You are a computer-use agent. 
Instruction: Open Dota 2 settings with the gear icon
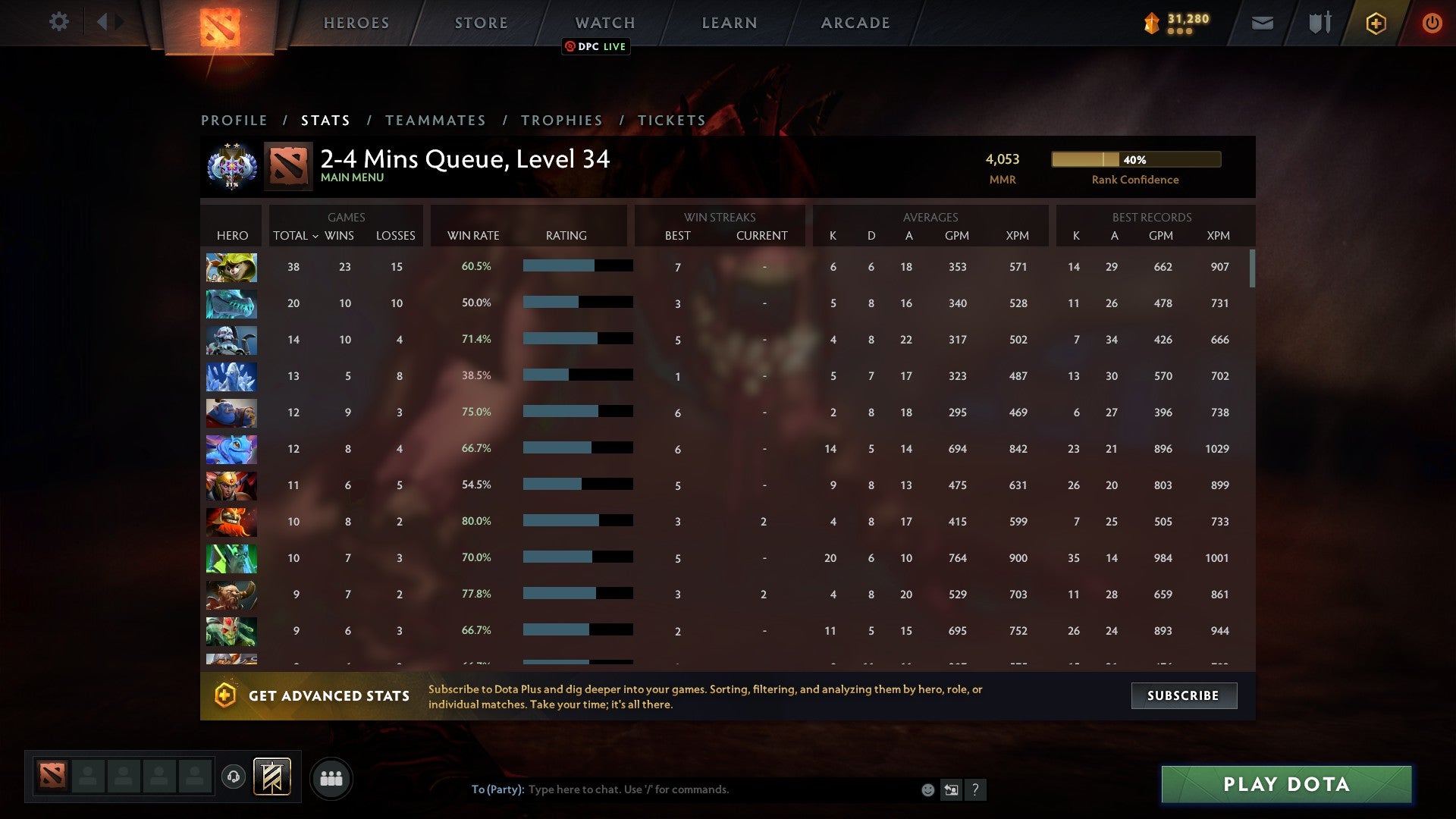pyautogui.click(x=59, y=22)
